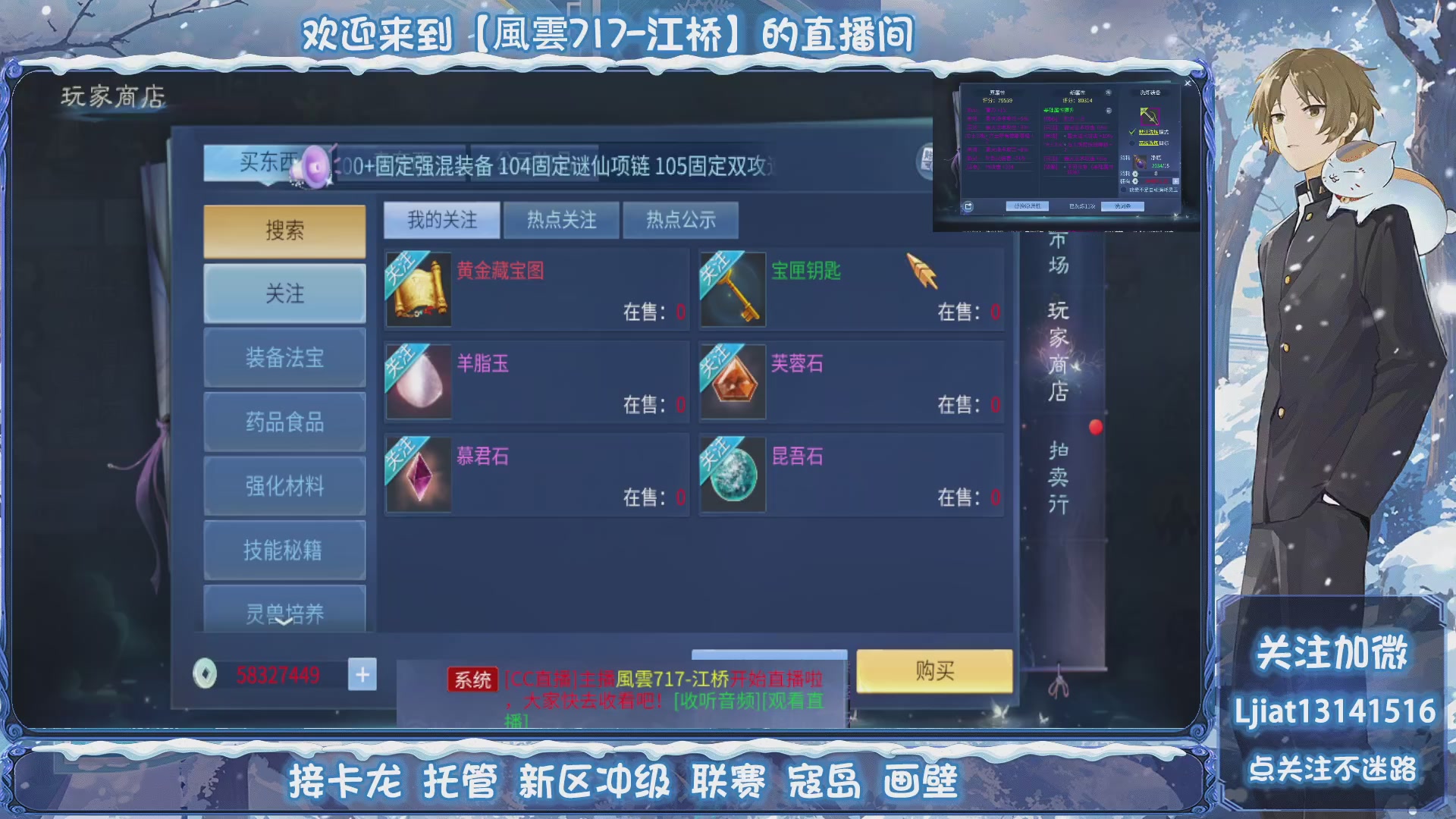Expand more categories via the down chevron
1456x819 pixels.
(x=284, y=623)
